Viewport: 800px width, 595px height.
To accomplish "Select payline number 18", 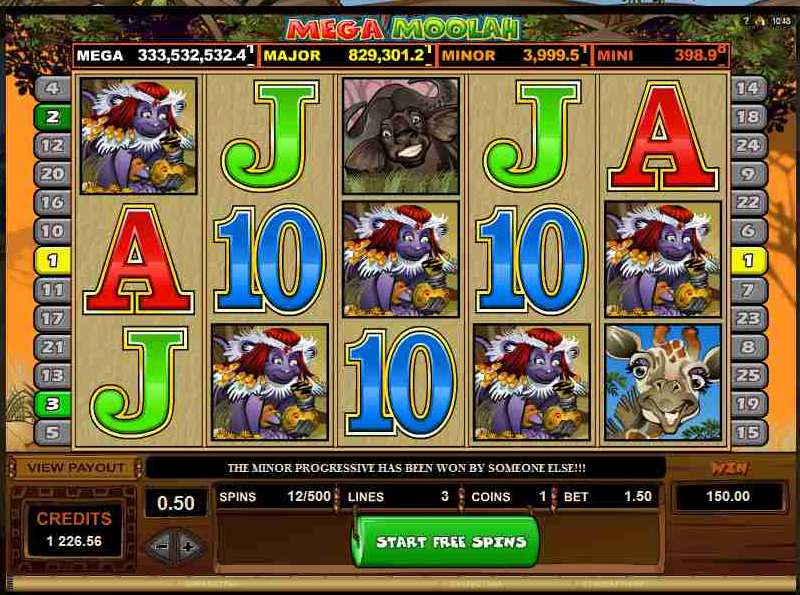I will click(747, 117).
